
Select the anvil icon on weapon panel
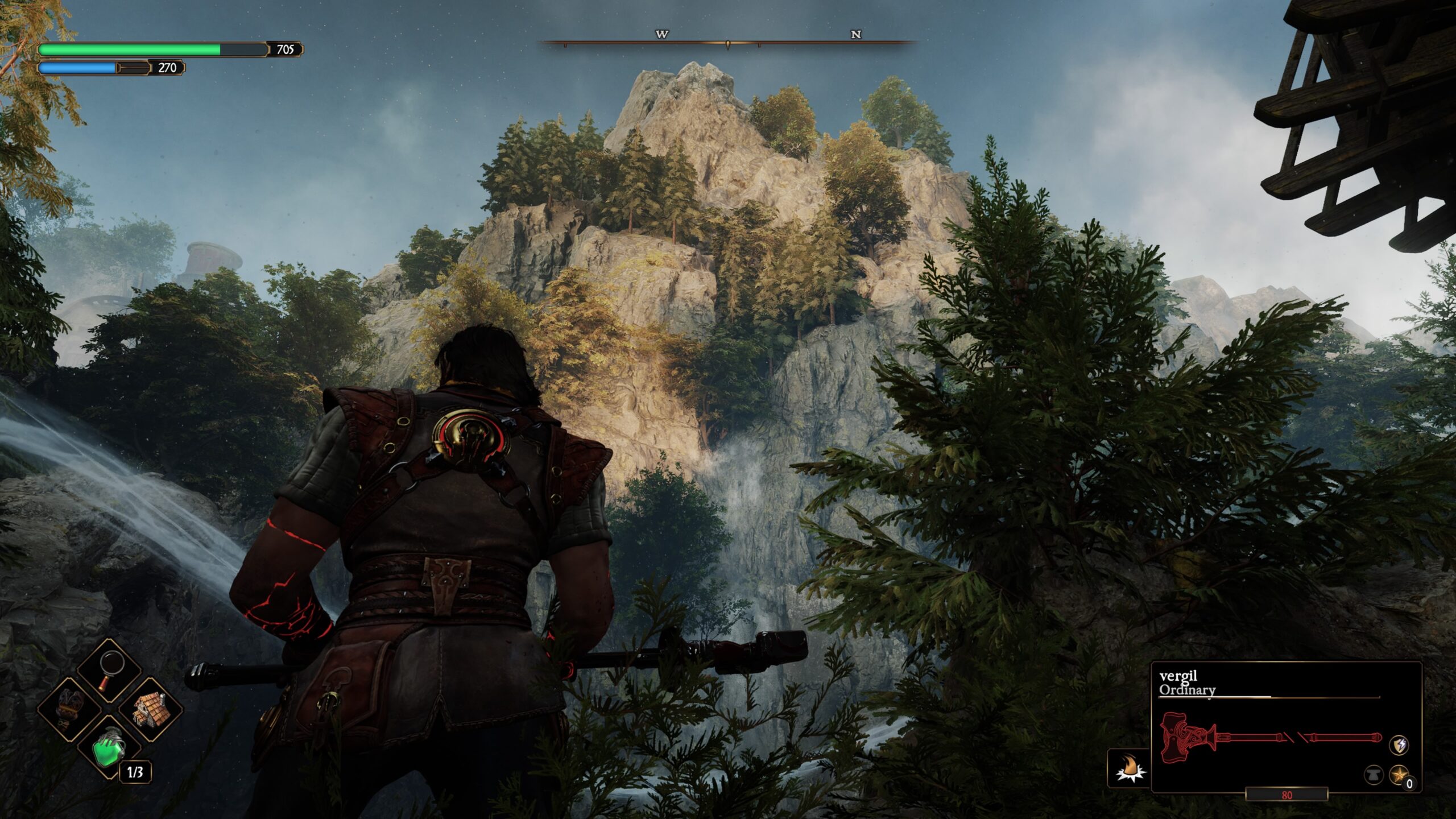click(1374, 775)
